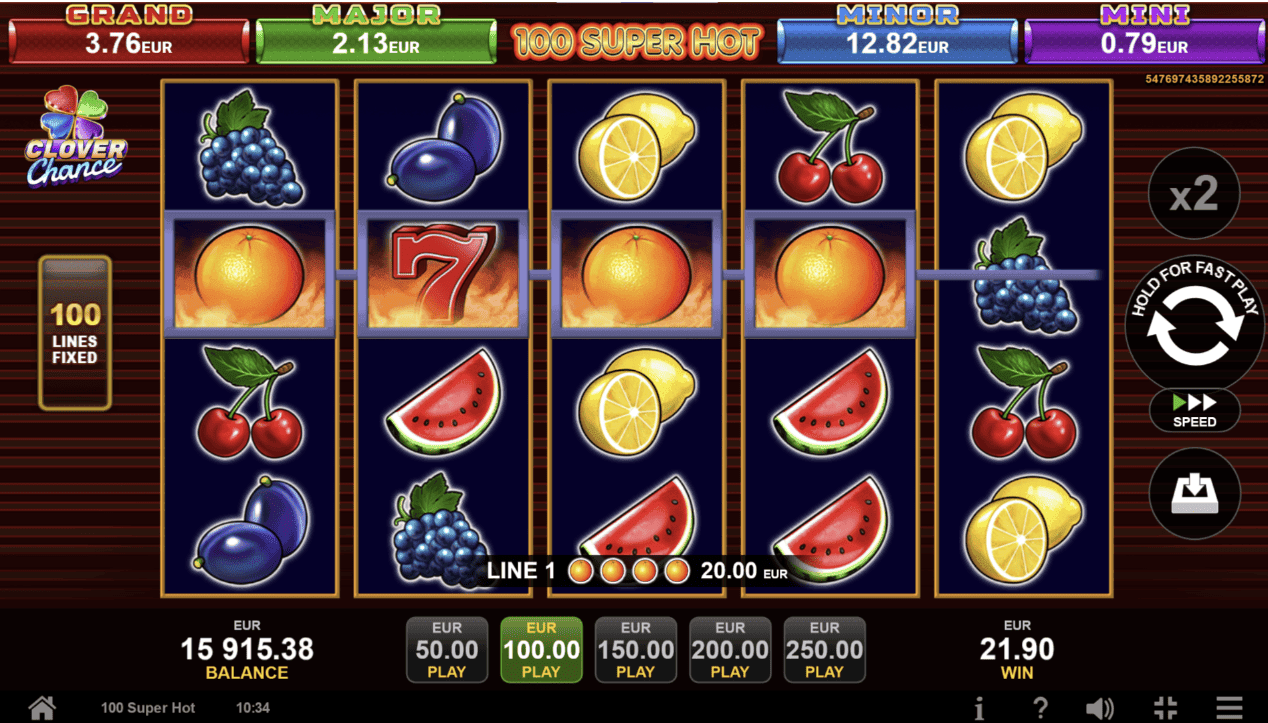Click the 100 Lines Fixed panel
This screenshot has height=723, width=1268.
(75, 333)
